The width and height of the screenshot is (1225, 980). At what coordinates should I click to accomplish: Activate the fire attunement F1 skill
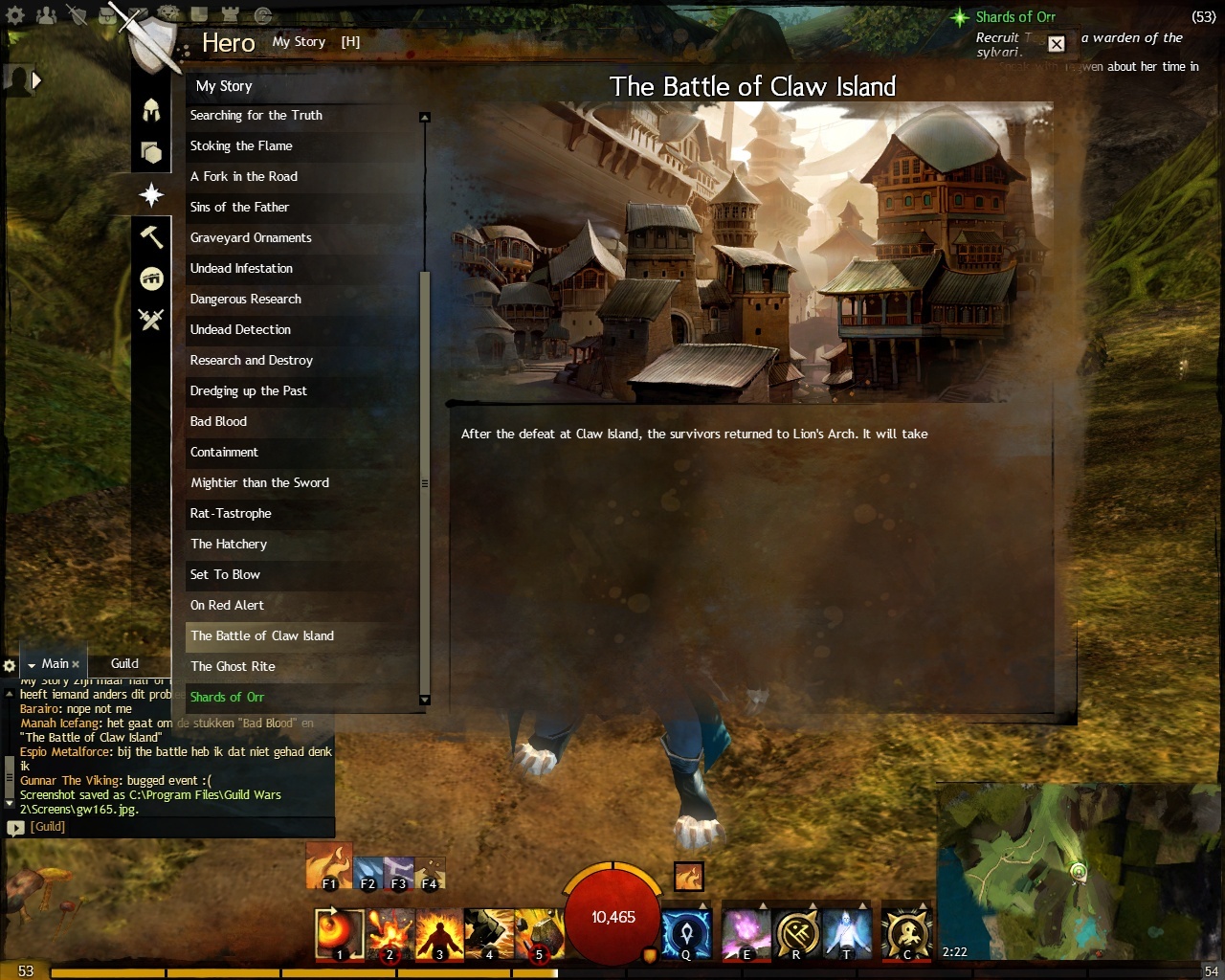328,866
